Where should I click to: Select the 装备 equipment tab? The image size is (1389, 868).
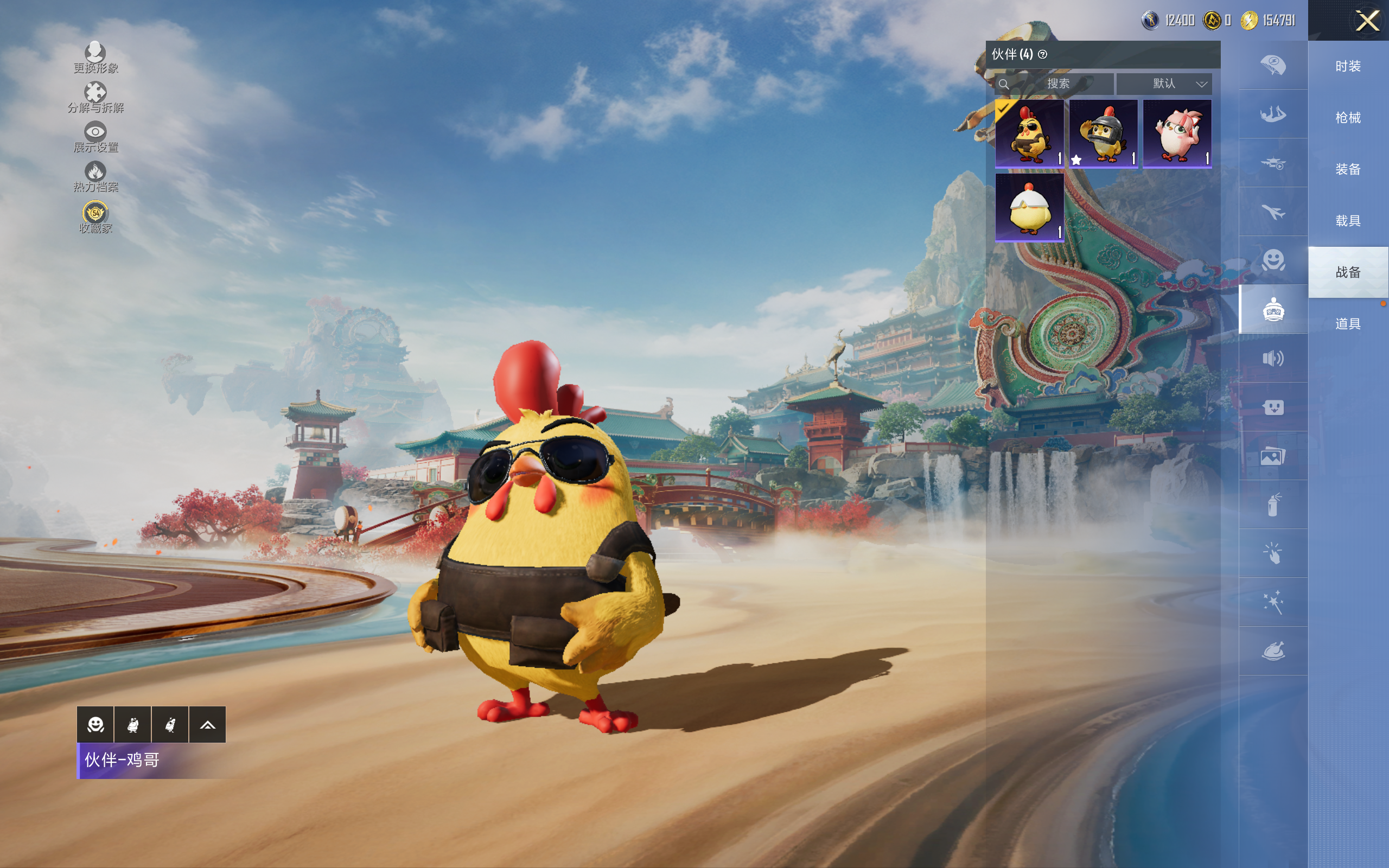click(1348, 169)
